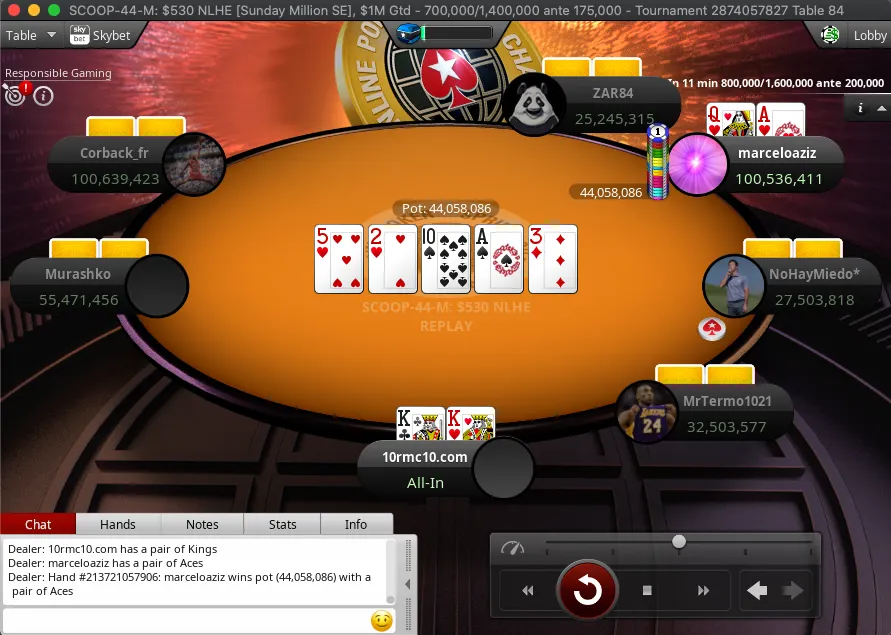891x635 pixels.
Task: Expand the tournament info panel arrow
Action: (881, 108)
